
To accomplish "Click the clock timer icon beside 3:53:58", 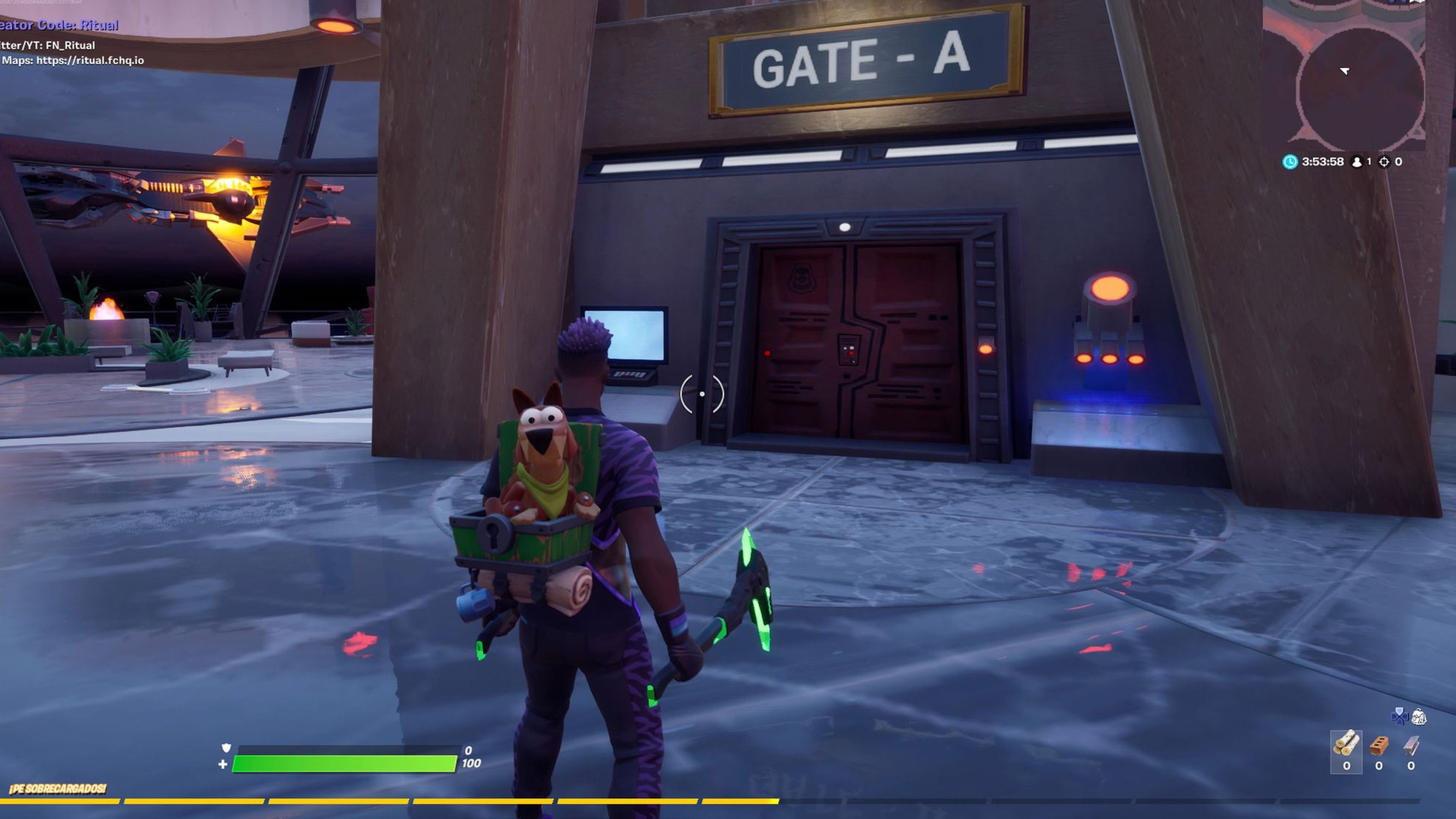I will [x=1290, y=162].
